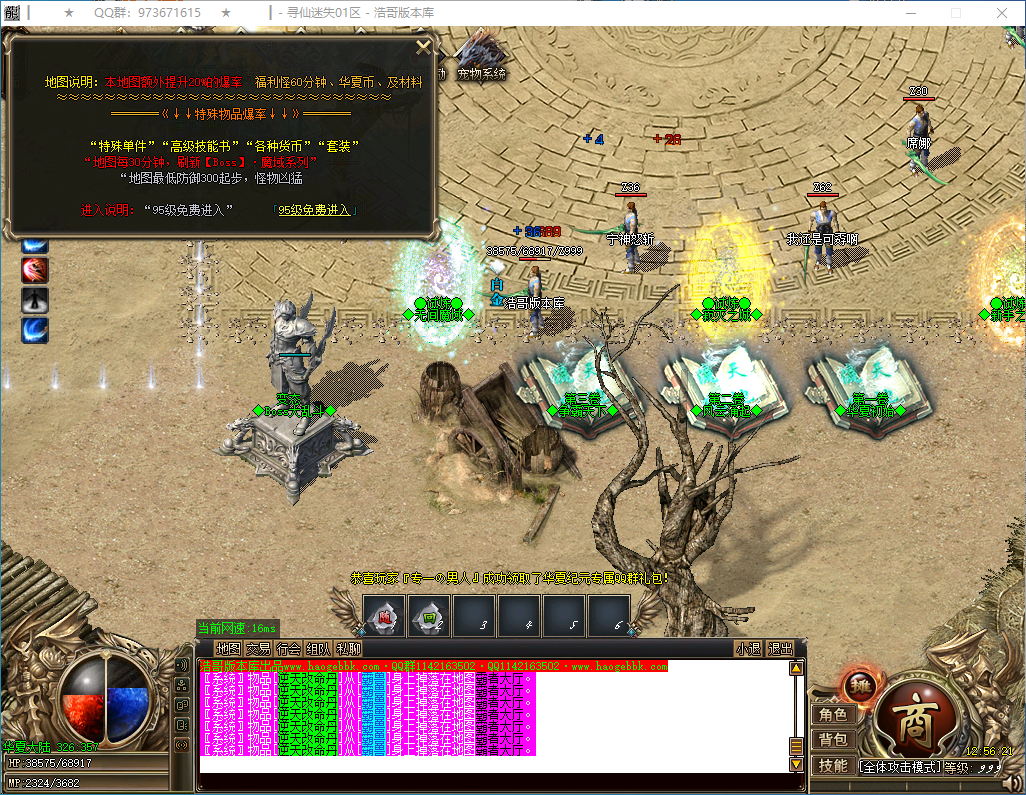Activate the dark figure silhouette skill icon
The width and height of the screenshot is (1026, 795).
tap(35, 300)
